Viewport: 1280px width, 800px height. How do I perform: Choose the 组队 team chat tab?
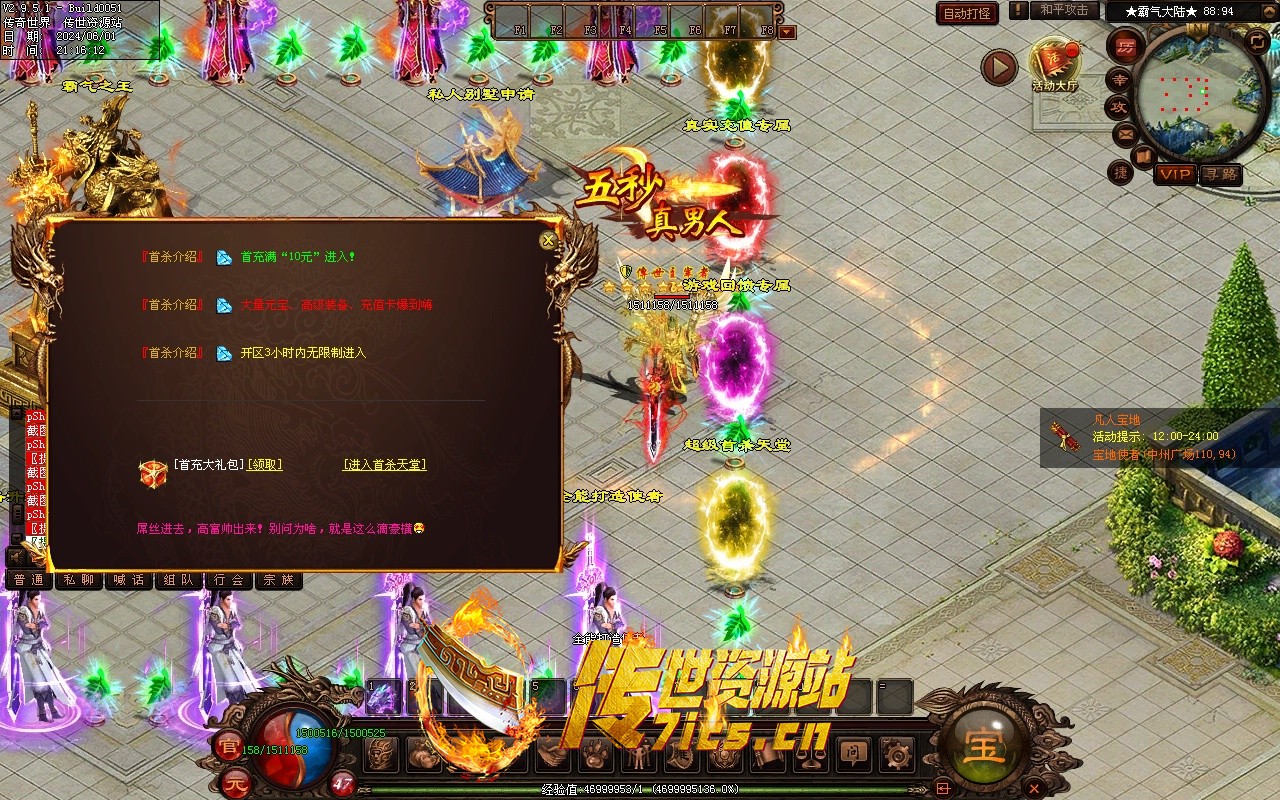coord(179,580)
